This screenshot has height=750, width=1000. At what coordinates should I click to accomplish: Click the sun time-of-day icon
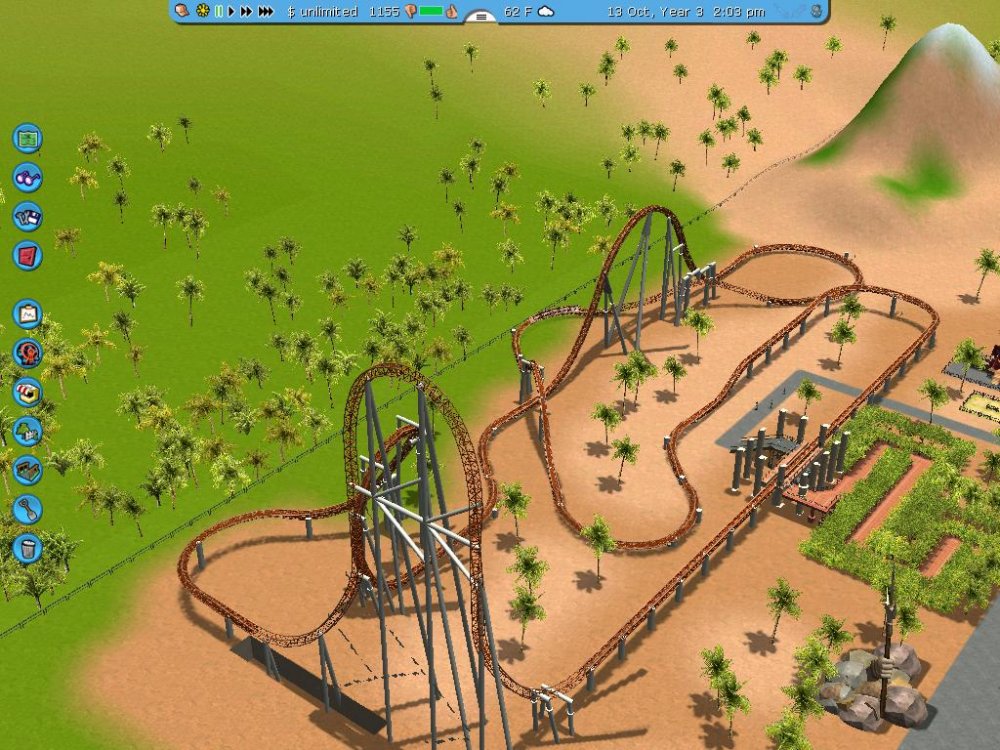(203, 12)
